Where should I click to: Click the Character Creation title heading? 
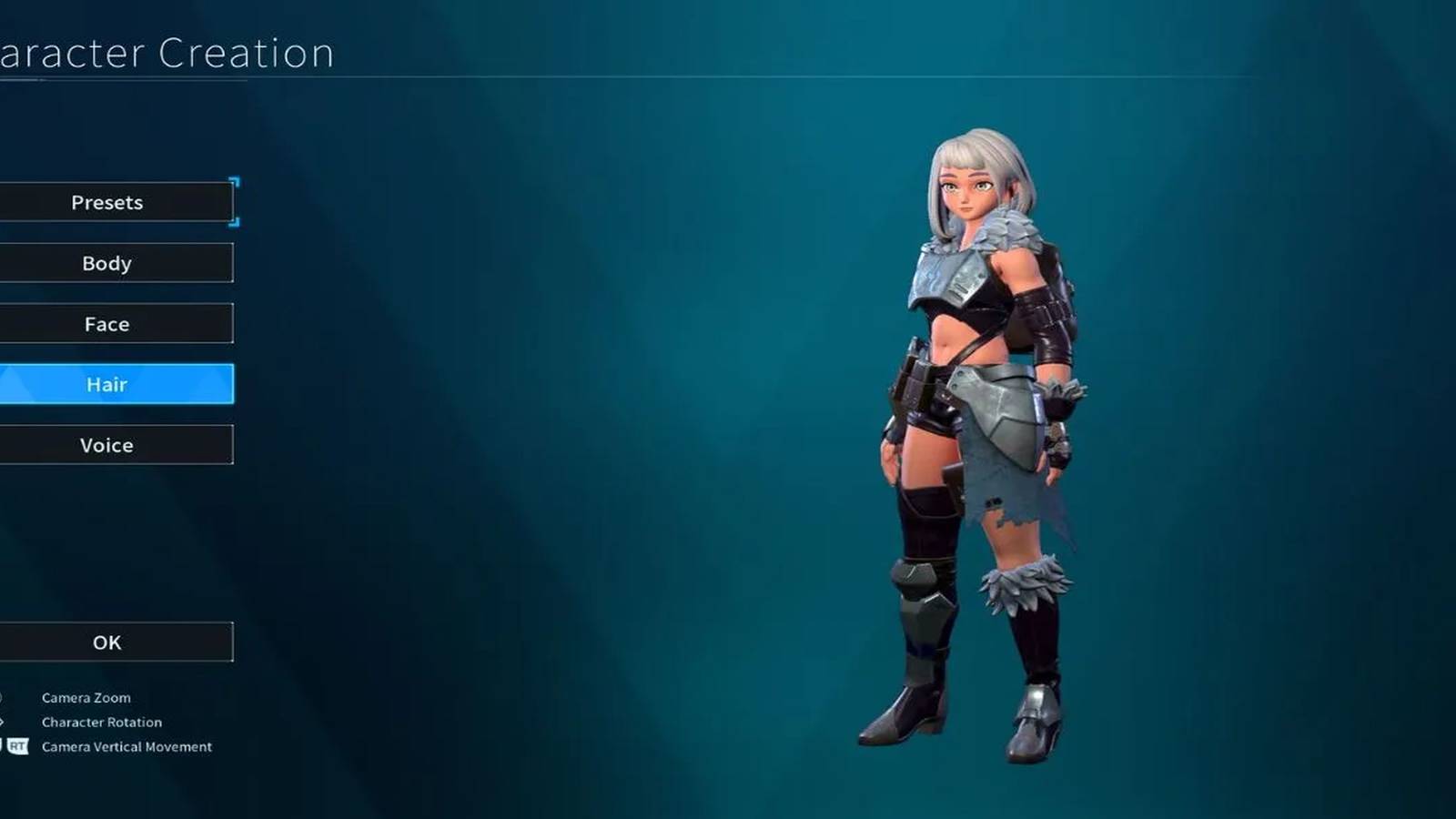[x=164, y=52]
